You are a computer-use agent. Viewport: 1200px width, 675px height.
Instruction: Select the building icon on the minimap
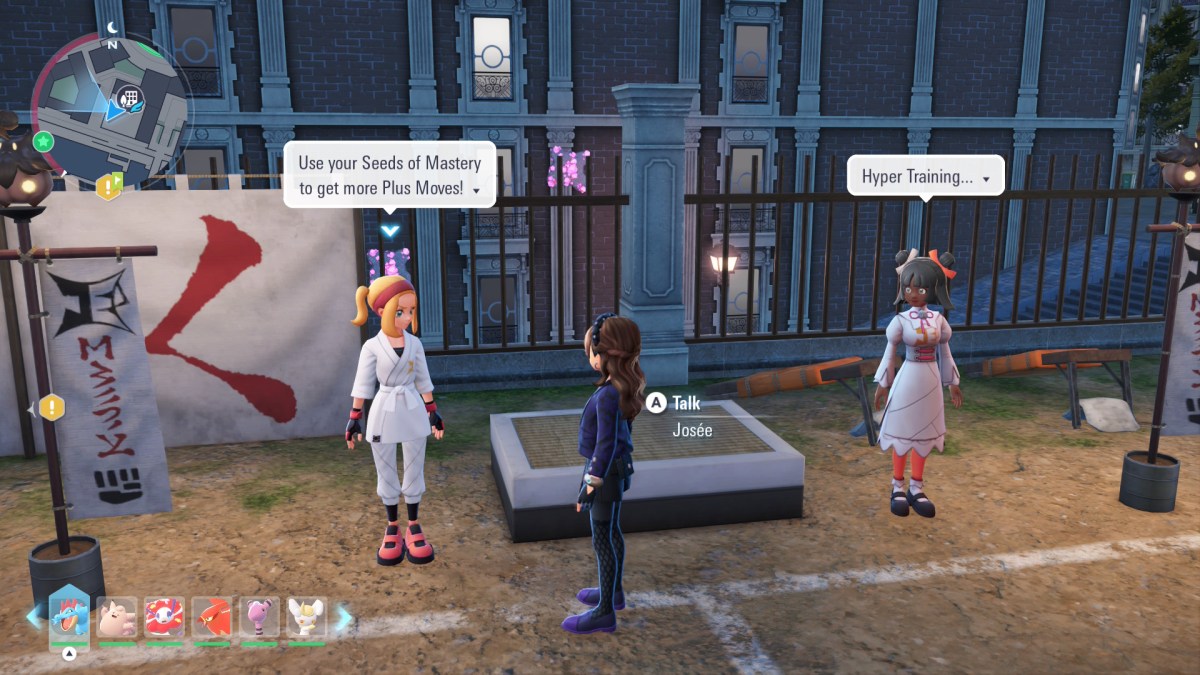[127, 97]
